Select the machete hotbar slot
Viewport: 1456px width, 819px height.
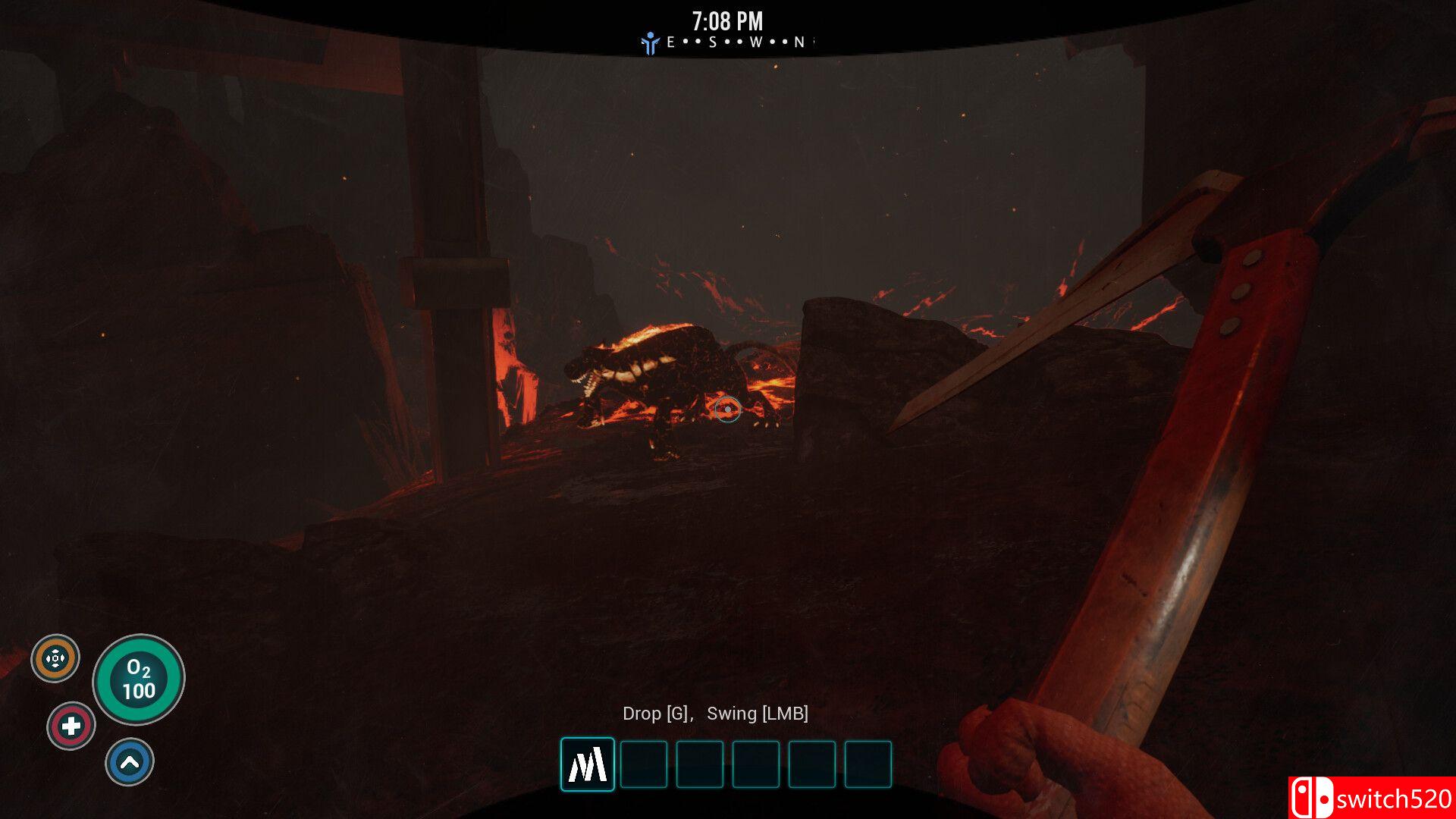[588, 764]
